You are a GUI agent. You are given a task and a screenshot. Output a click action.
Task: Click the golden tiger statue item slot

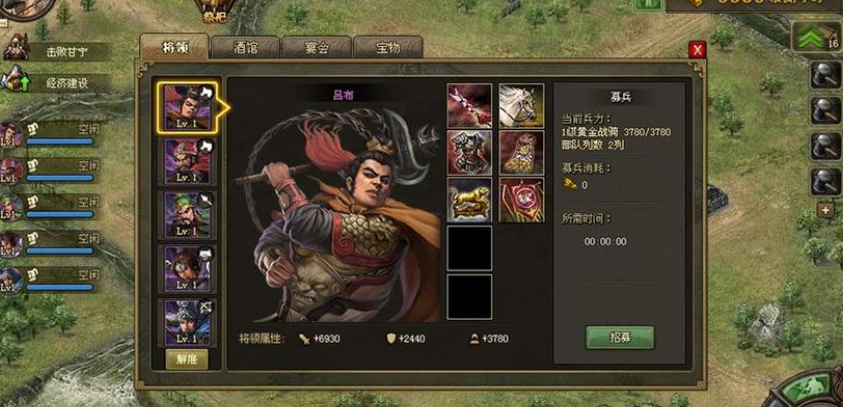pyautogui.click(x=469, y=201)
